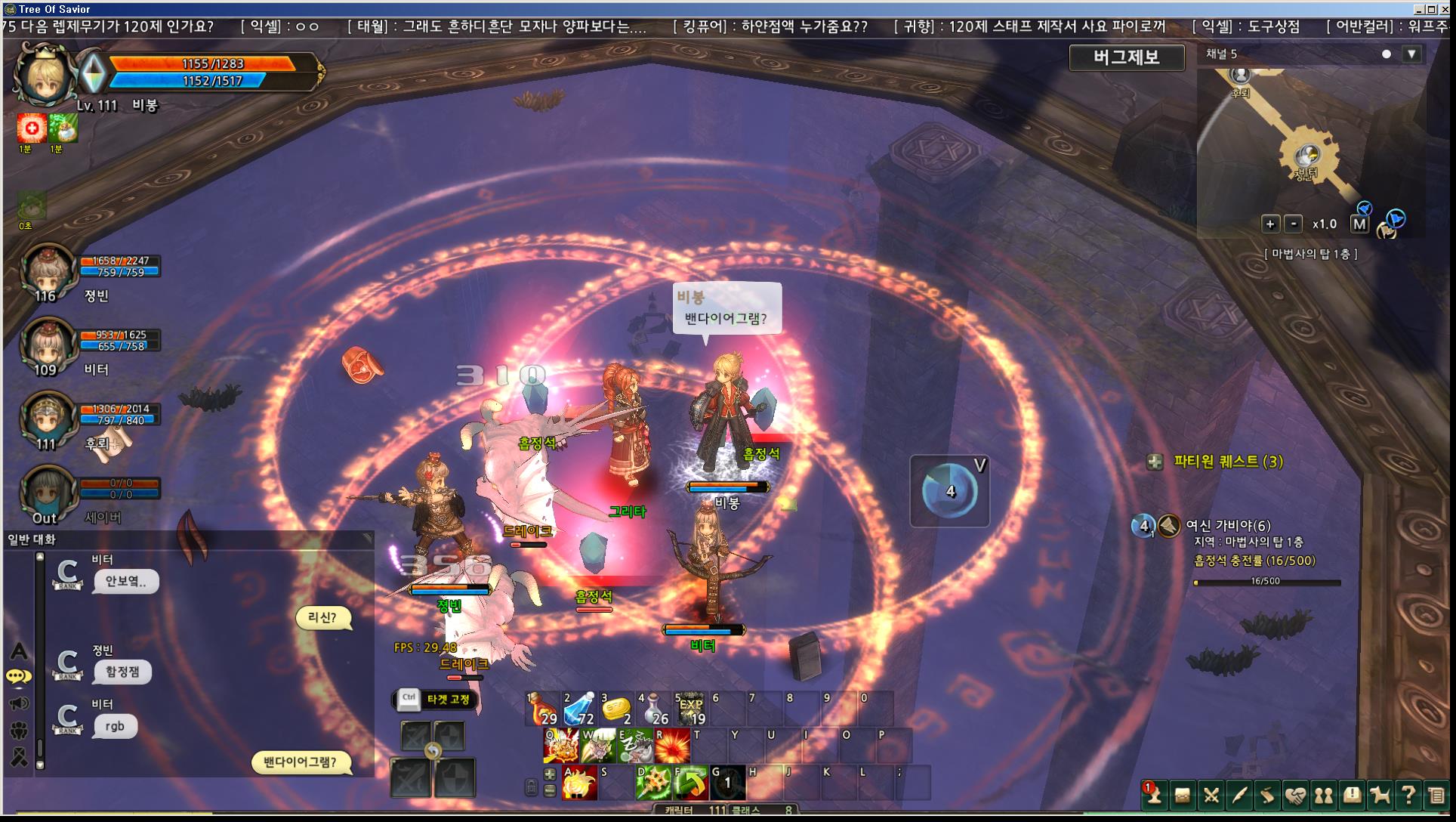Click the 버그제보 bug report button

point(1126,57)
